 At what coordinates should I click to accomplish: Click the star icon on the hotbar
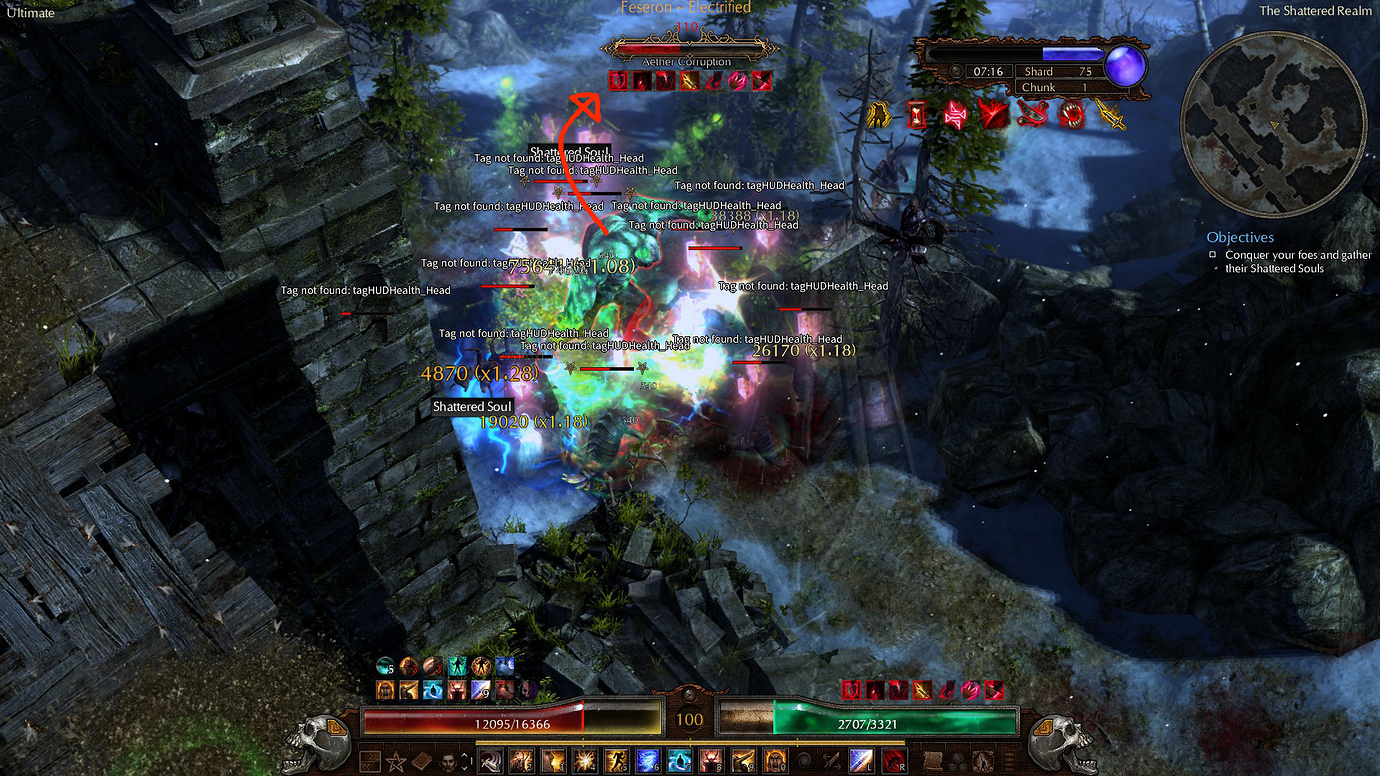point(395,761)
